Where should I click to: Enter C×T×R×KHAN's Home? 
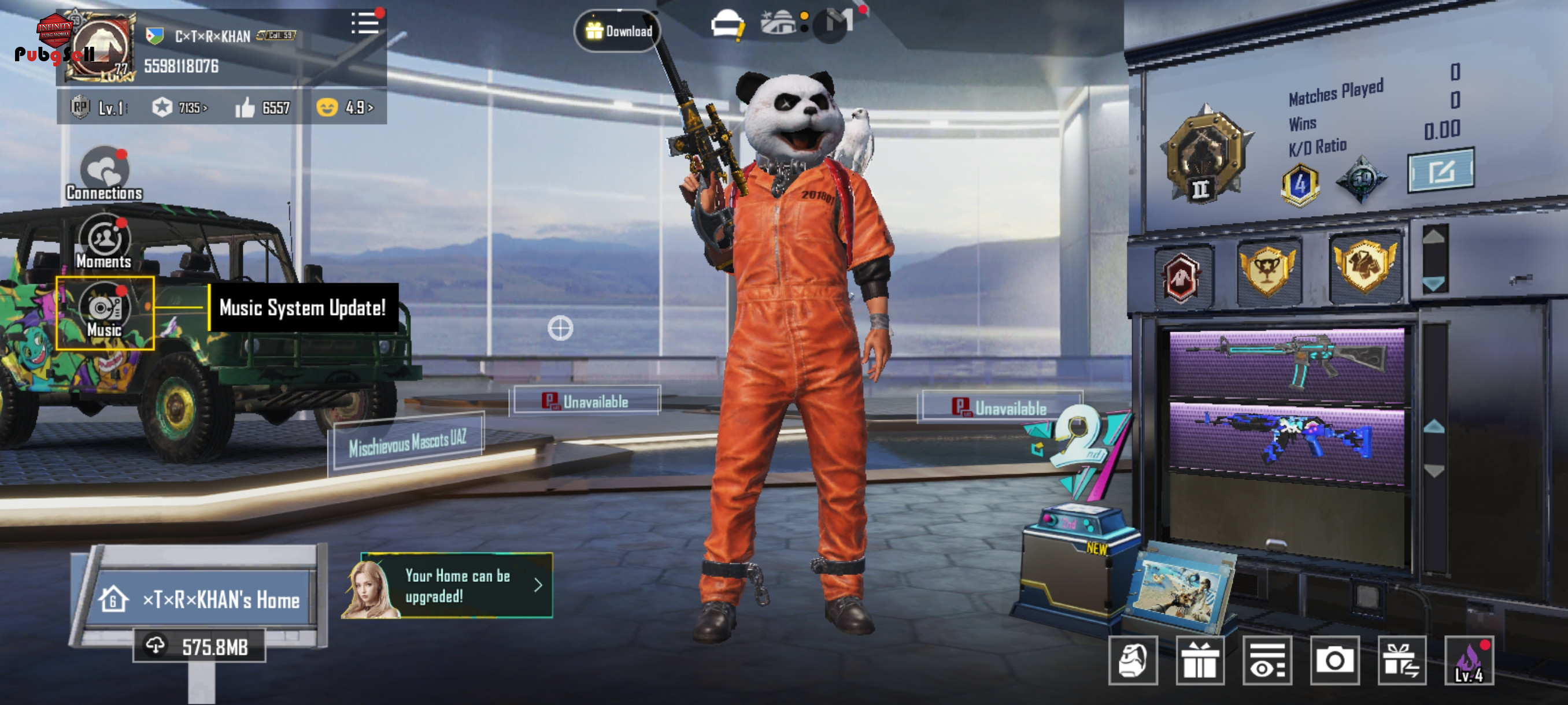[199, 599]
